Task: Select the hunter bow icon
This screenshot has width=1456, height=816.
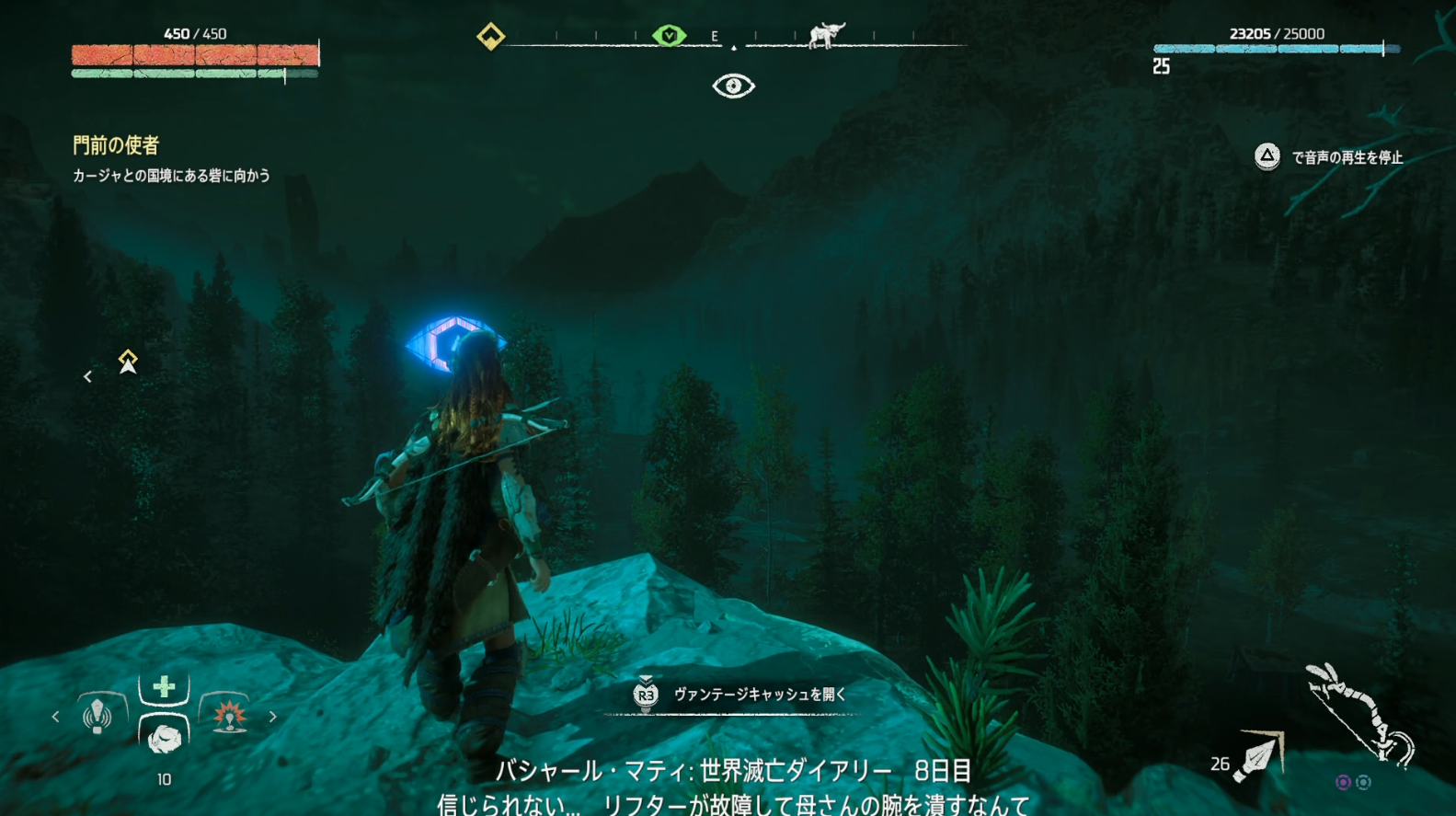Action: coord(1361,712)
